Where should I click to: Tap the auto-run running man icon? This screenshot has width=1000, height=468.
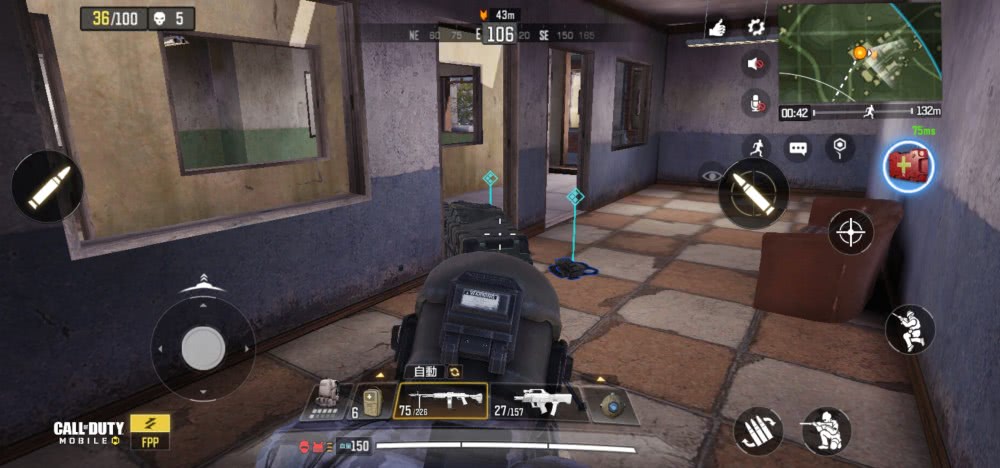756,148
